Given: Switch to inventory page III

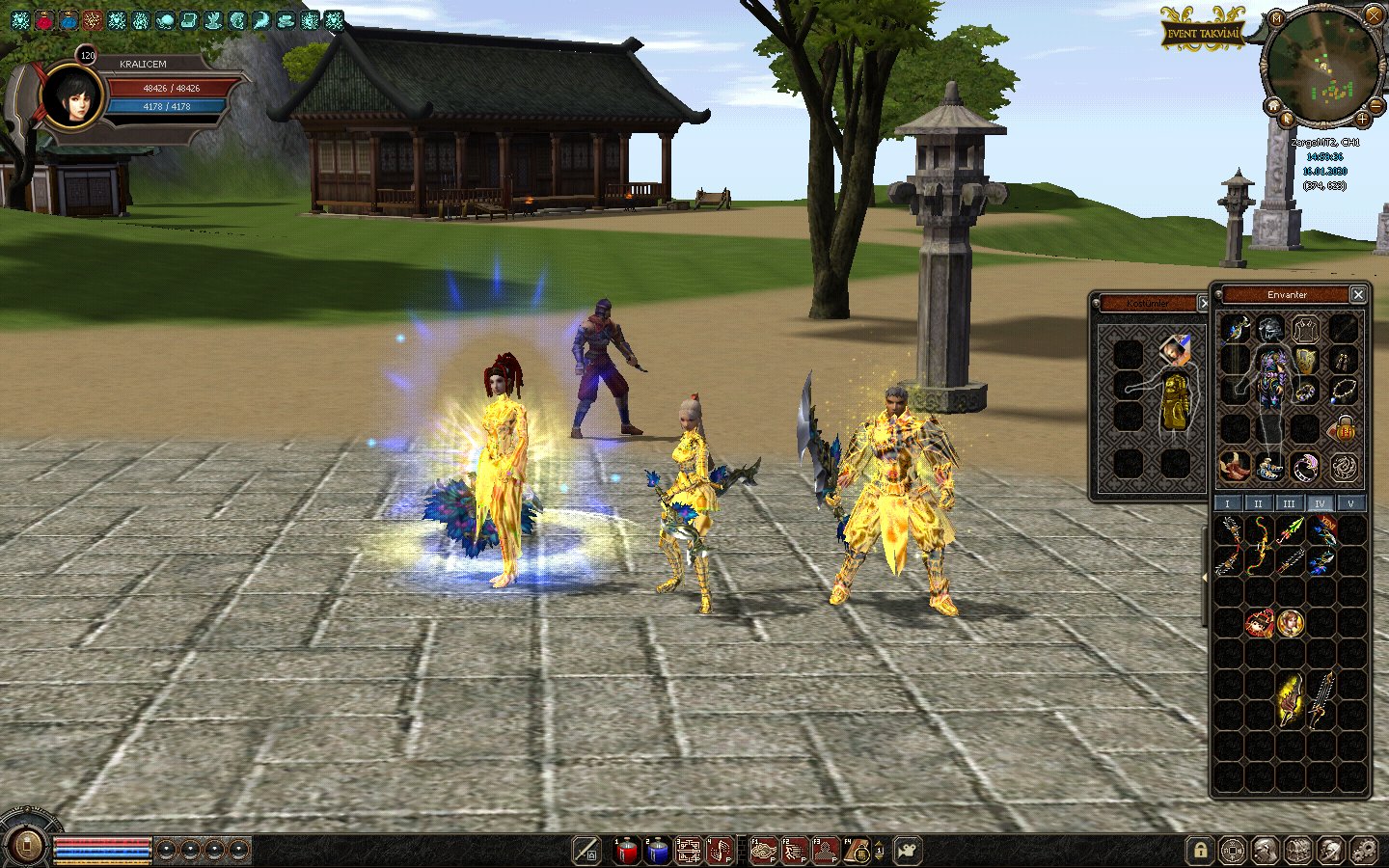Looking at the screenshot, I should click(x=1289, y=503).
